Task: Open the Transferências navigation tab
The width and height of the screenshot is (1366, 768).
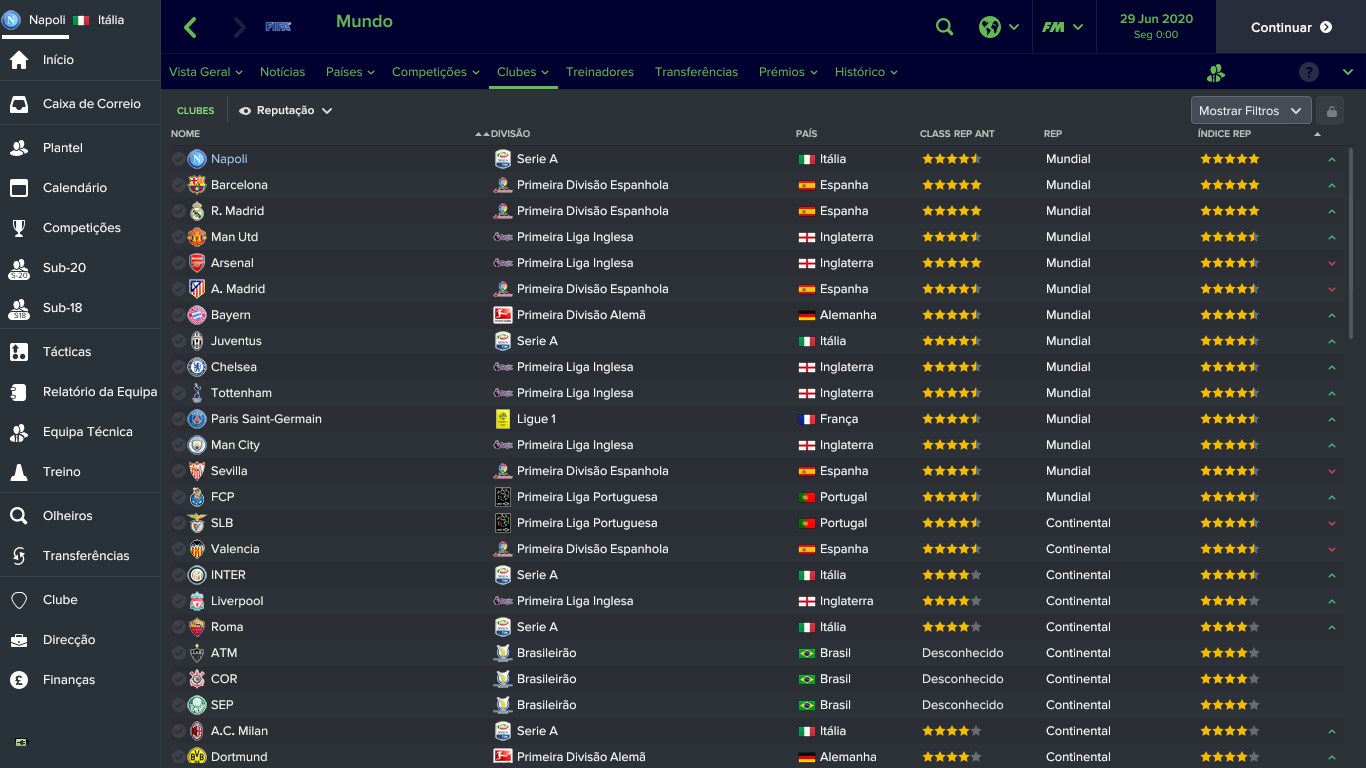Action: (697, 71)
